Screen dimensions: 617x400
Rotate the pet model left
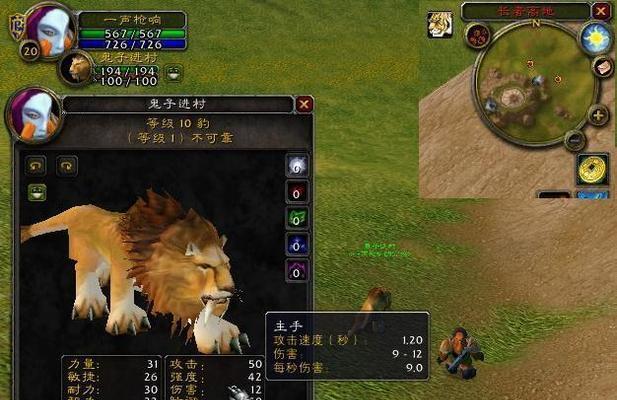pos(37,166)
